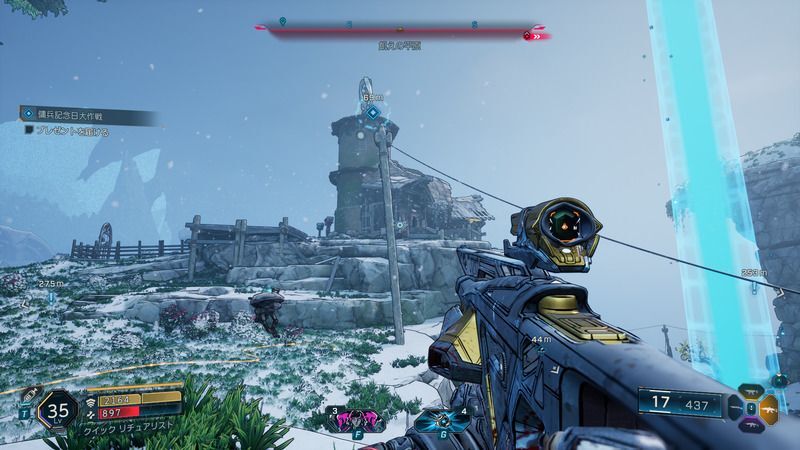This screenshot has height=450, width=800.
Task: Switch to the purple bottom weapon slot
Action: 750,426
